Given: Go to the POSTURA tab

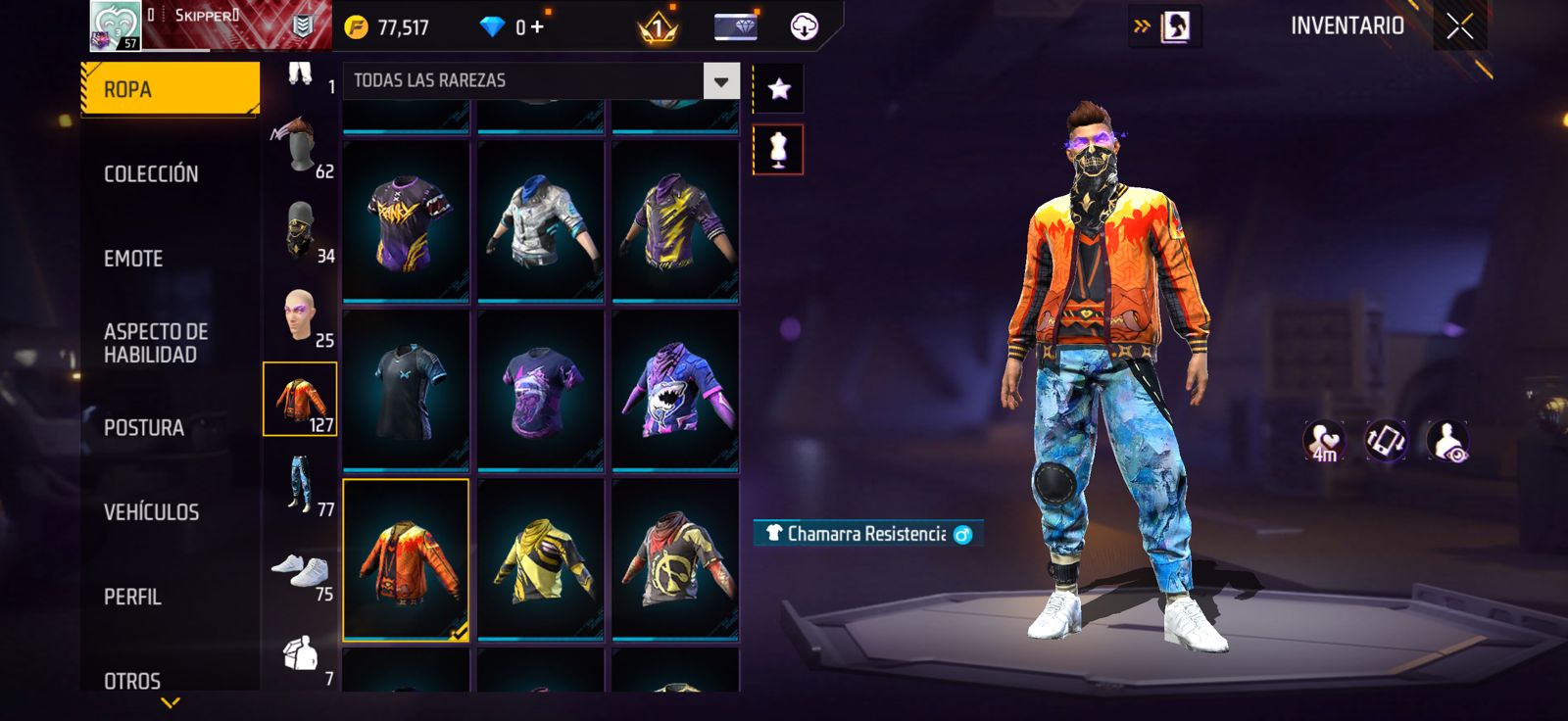Looking at the screenshot, I should pos(144,428).
